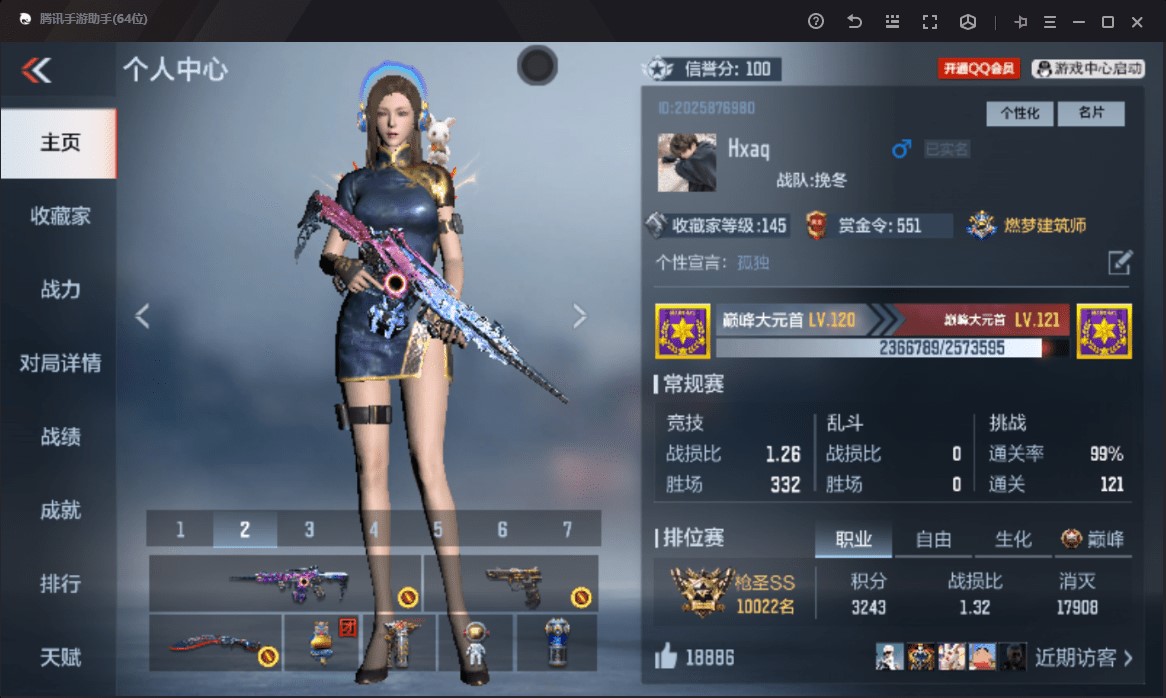Select the 巅峰 ranked tab

pyautogui.click(x=1093, y=540)
